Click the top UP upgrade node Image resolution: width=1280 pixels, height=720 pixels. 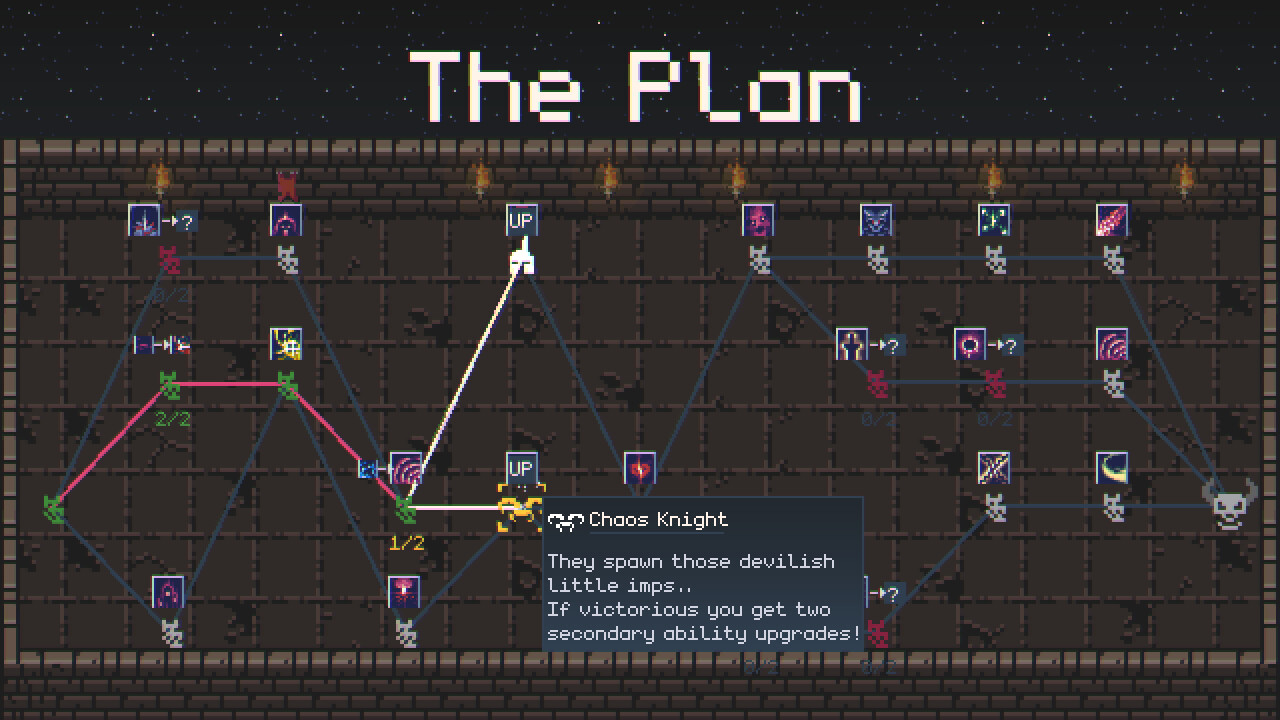519,219
